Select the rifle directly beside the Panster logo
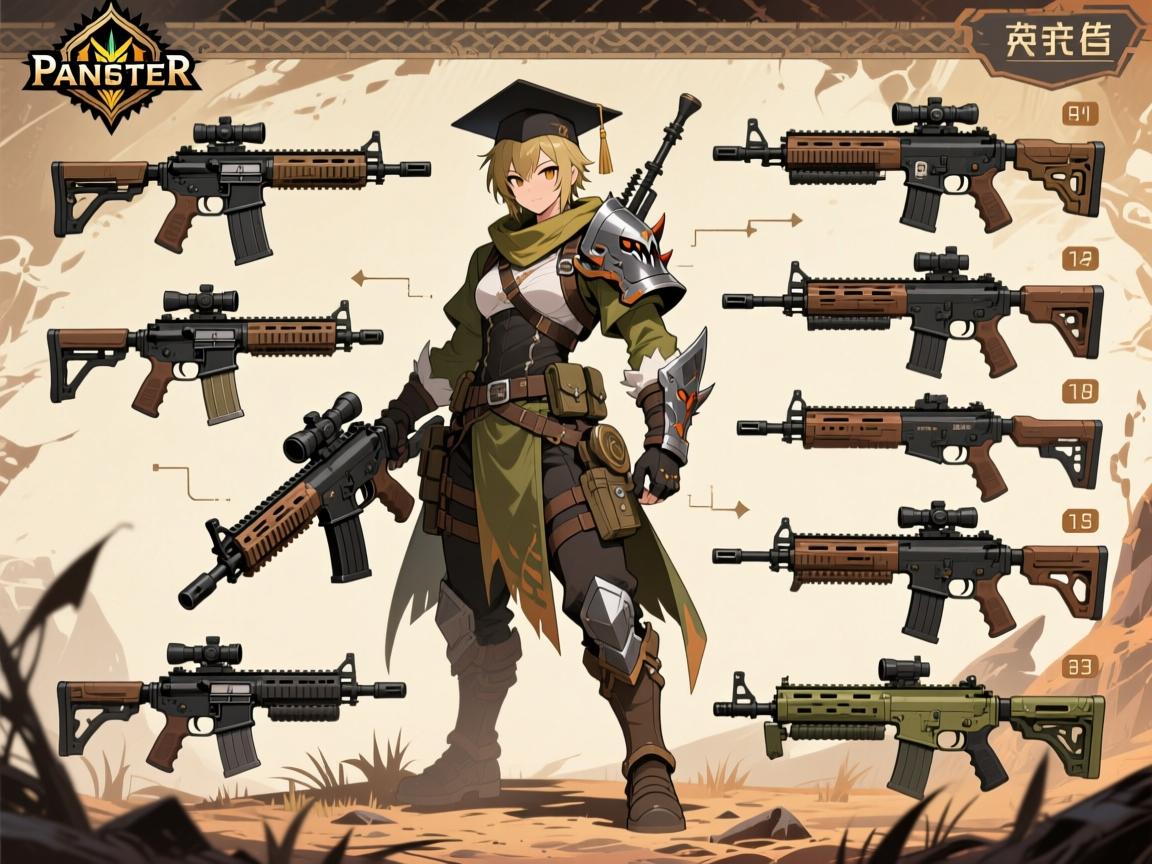The image size is (1152, 864). [x=240, y=185]
